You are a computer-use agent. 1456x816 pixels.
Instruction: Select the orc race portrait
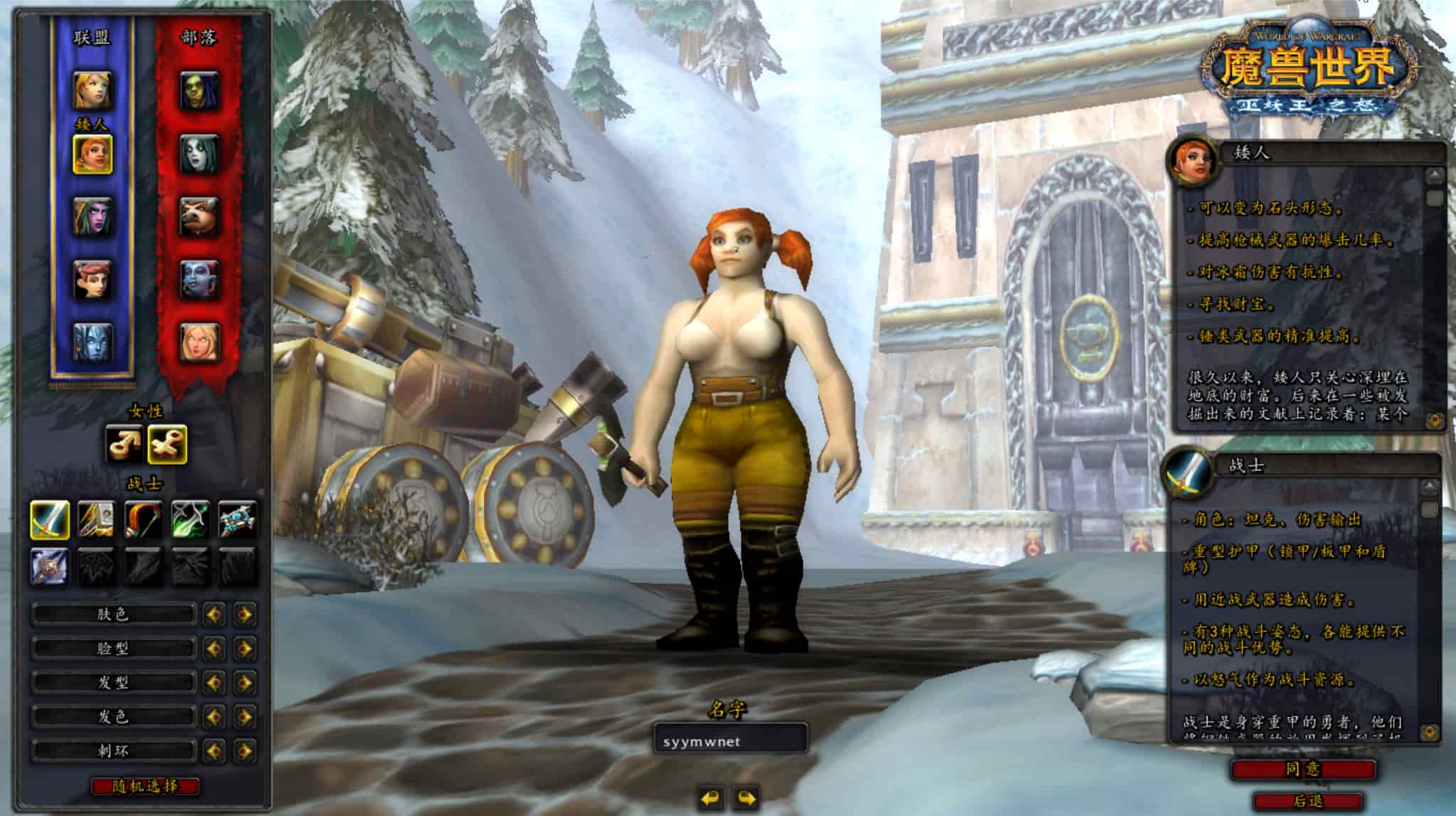pos(199,90)
